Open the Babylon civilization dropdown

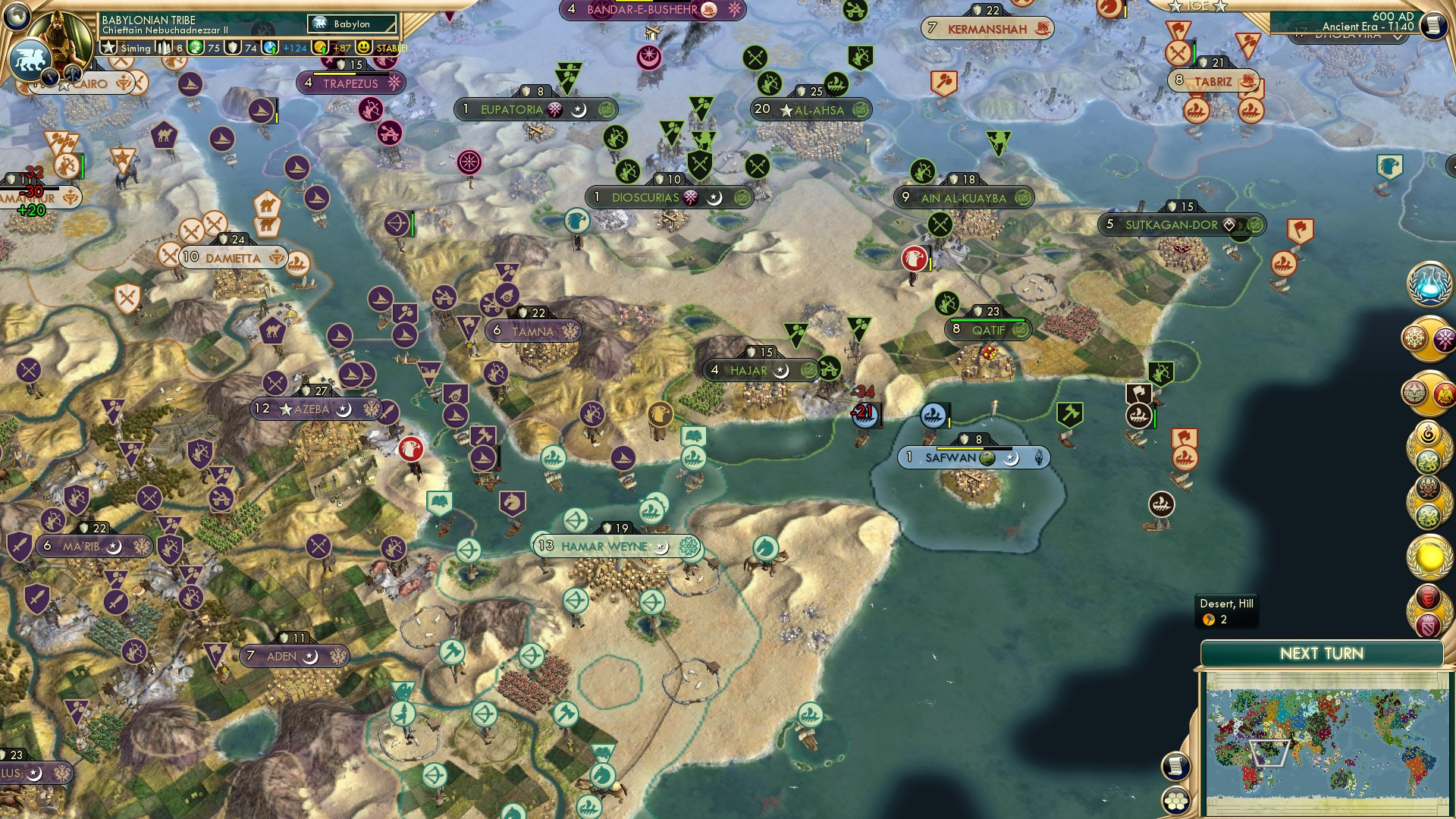pyautogui.click(x=353, y=24)
